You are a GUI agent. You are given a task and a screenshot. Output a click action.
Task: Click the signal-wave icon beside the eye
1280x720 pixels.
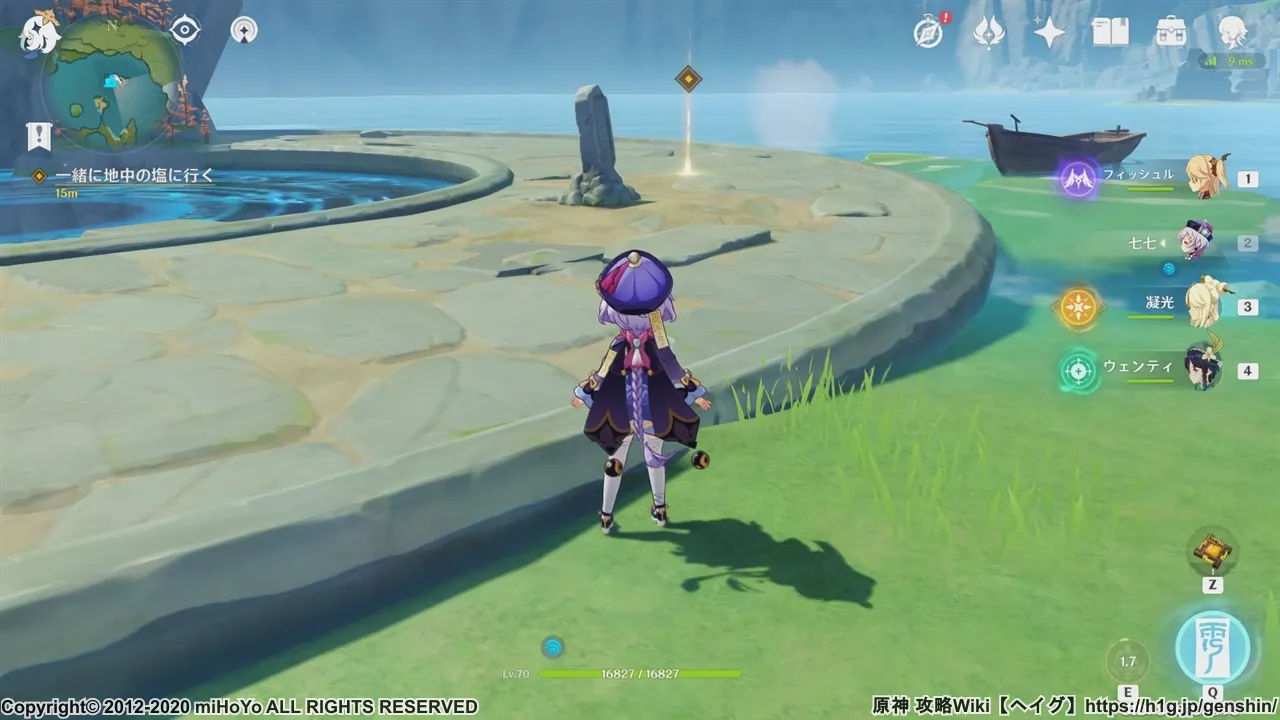243,30
